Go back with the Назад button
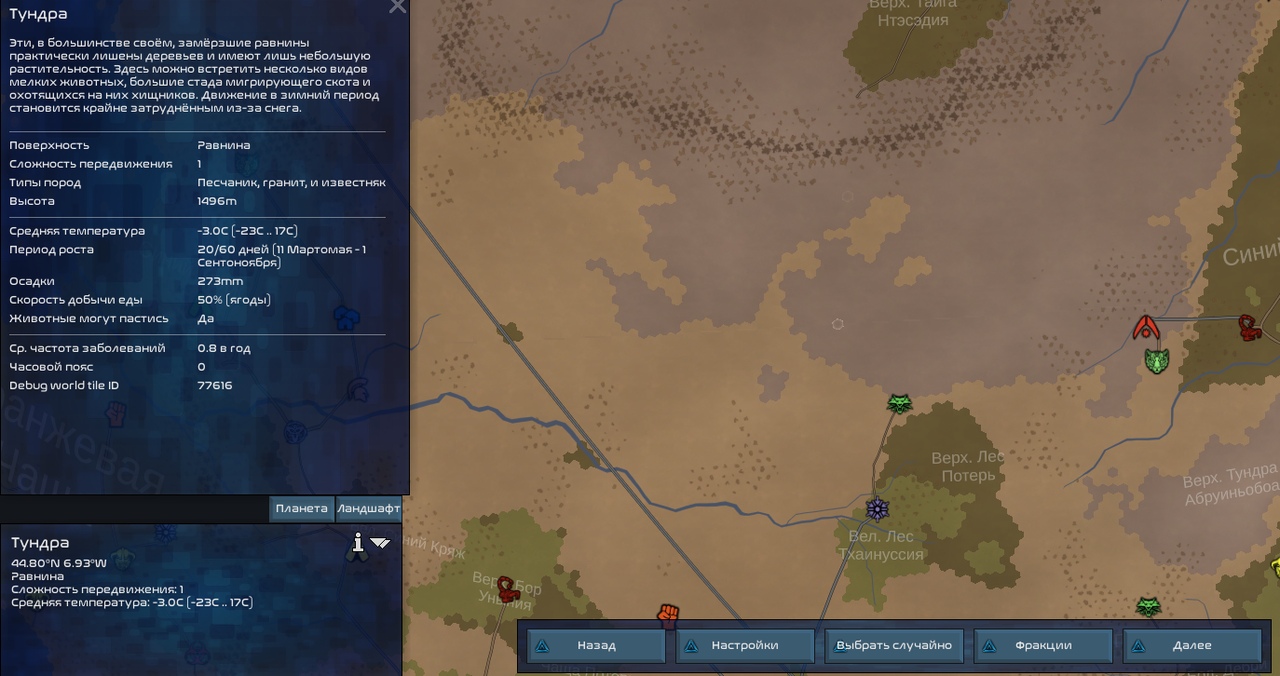 596,645
